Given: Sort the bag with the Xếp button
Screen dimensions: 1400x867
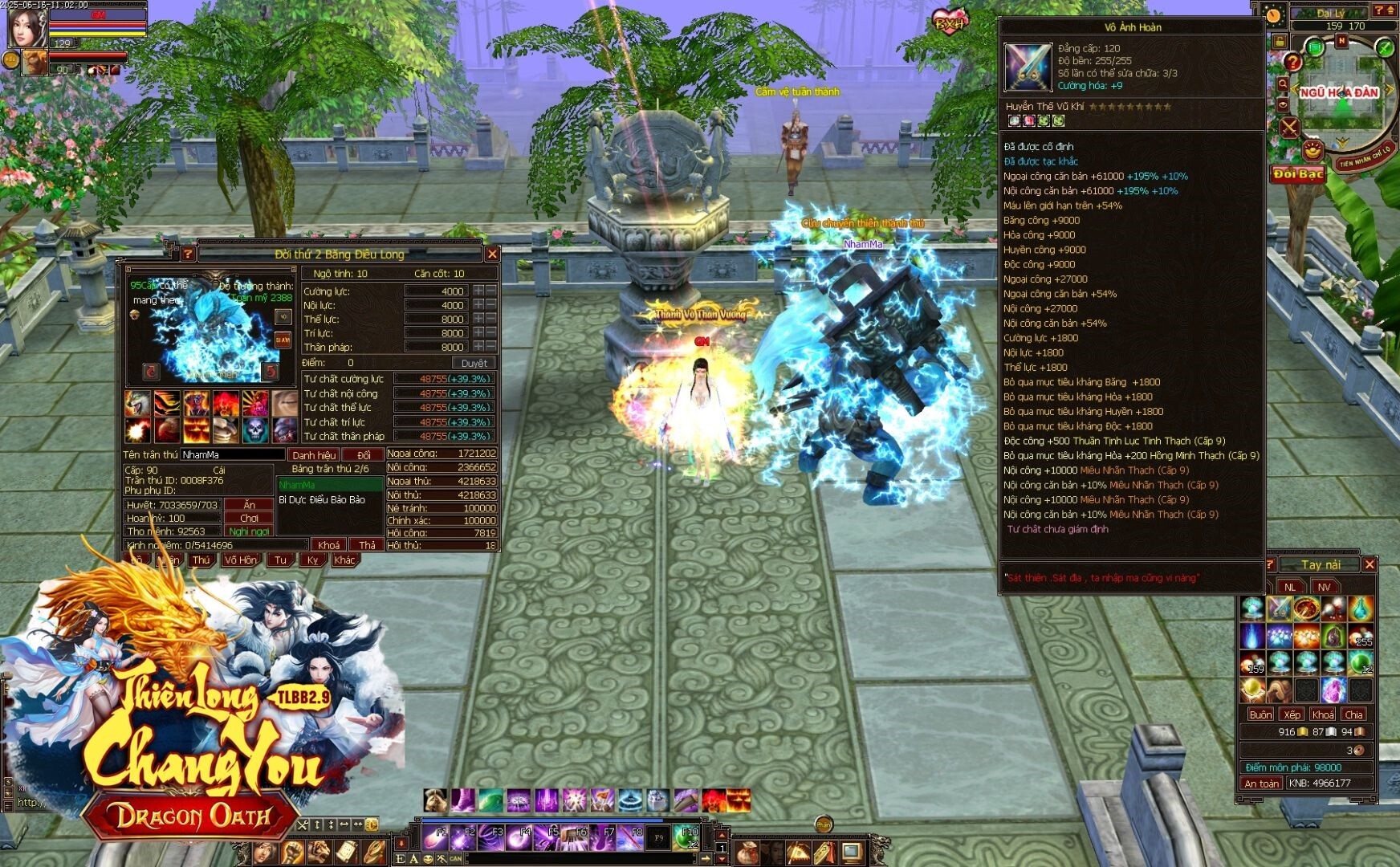Looking at the screenshot, I should pyautogui.click(x=1292, y=714).
